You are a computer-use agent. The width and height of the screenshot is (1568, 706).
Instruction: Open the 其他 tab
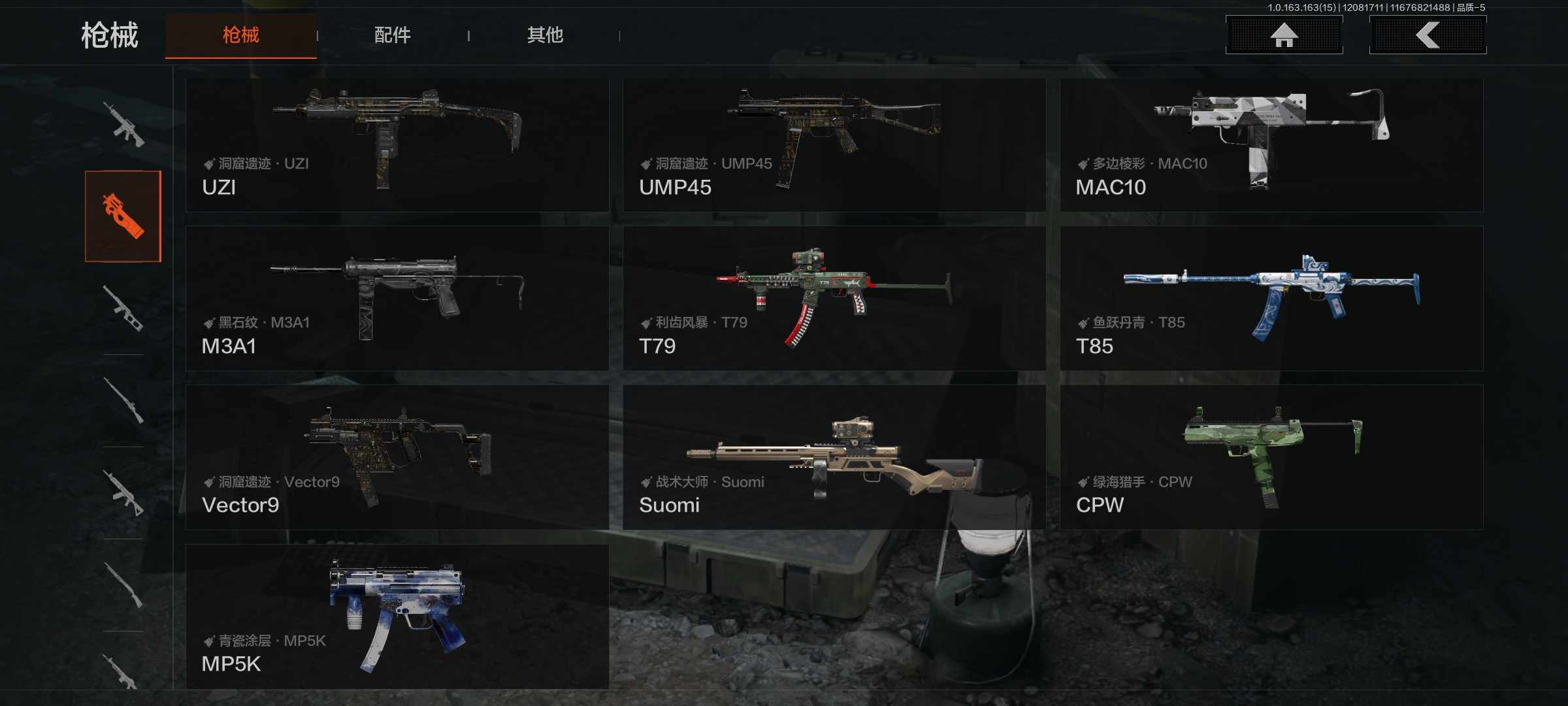point(546,36)
